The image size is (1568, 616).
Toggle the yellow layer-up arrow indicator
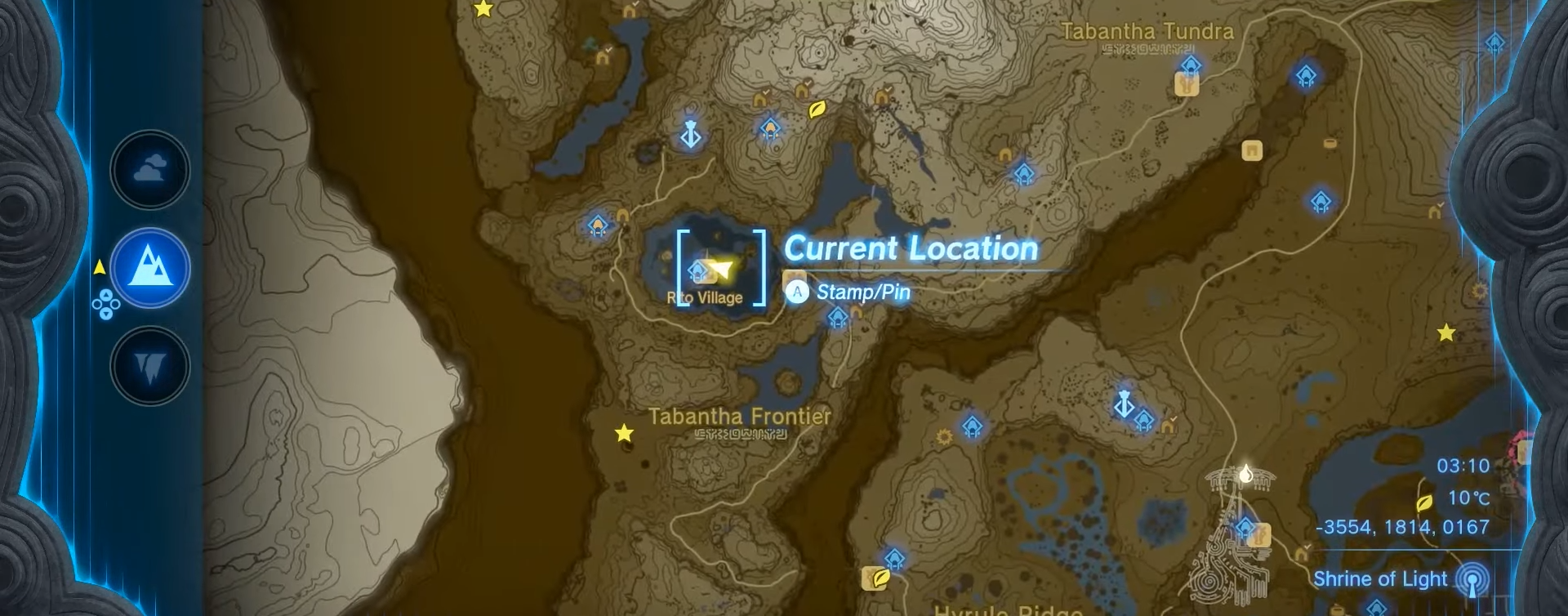[x=100, y=266]
